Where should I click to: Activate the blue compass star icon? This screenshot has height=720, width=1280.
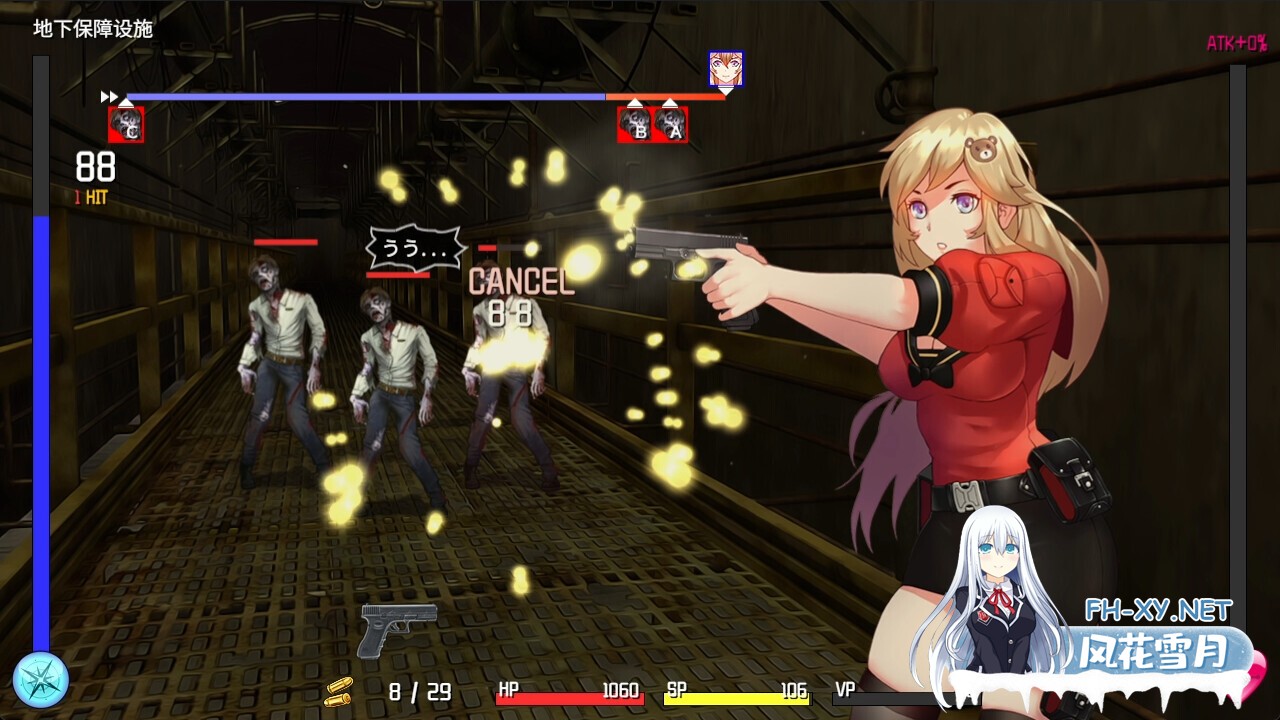41,679
